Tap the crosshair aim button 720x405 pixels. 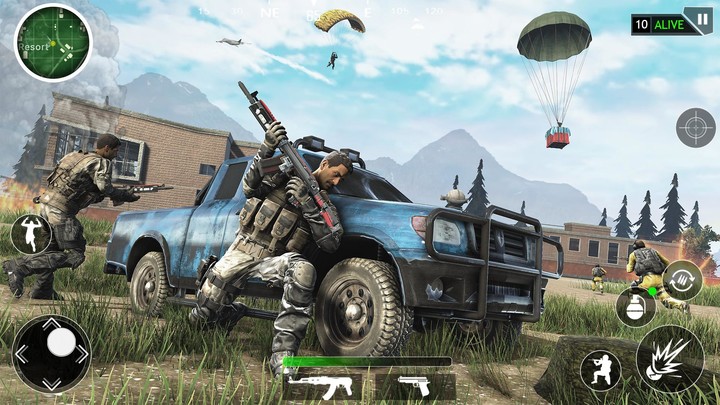[x=695, y=127]
